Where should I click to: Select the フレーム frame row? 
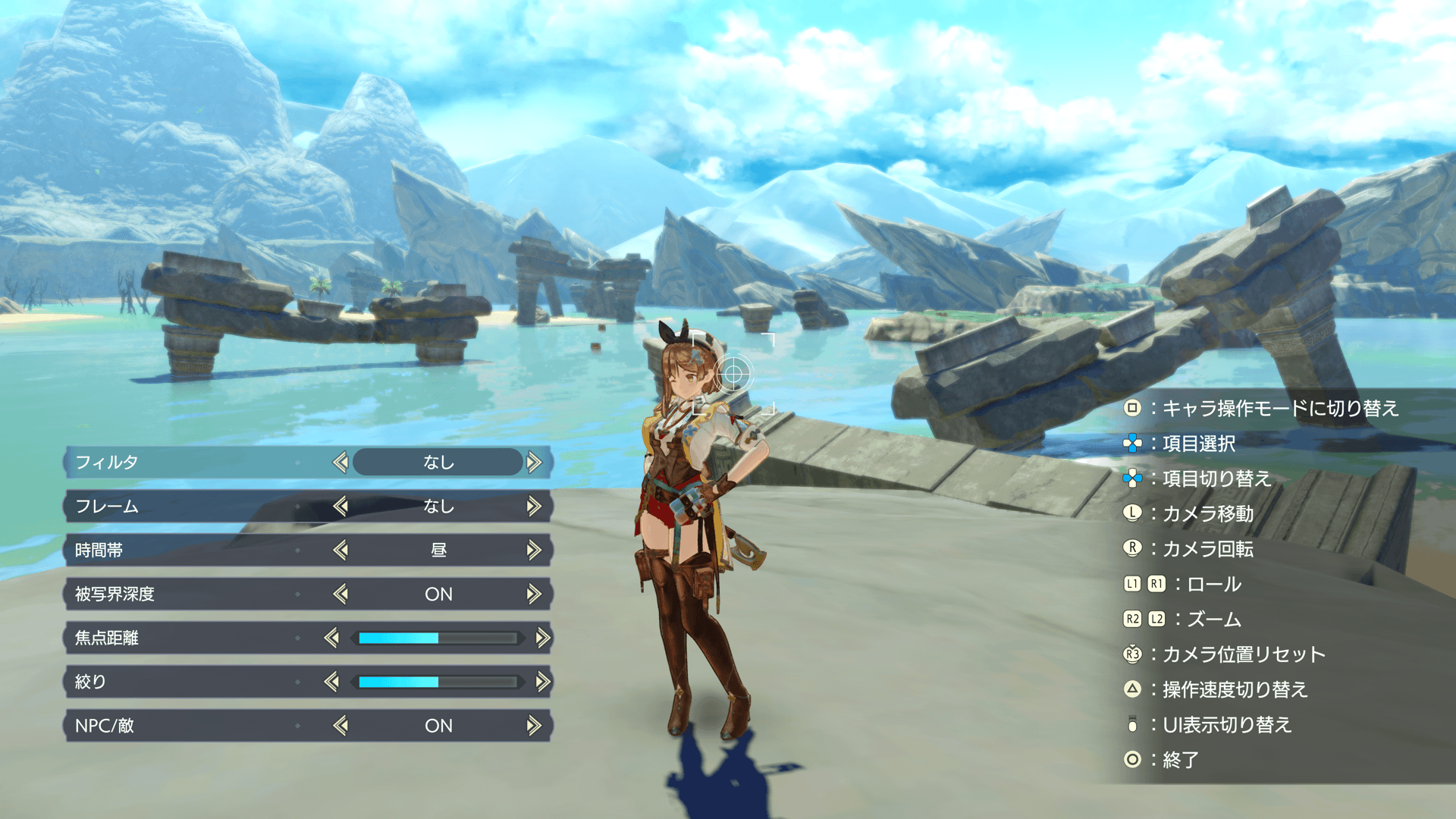click(190, 506)
